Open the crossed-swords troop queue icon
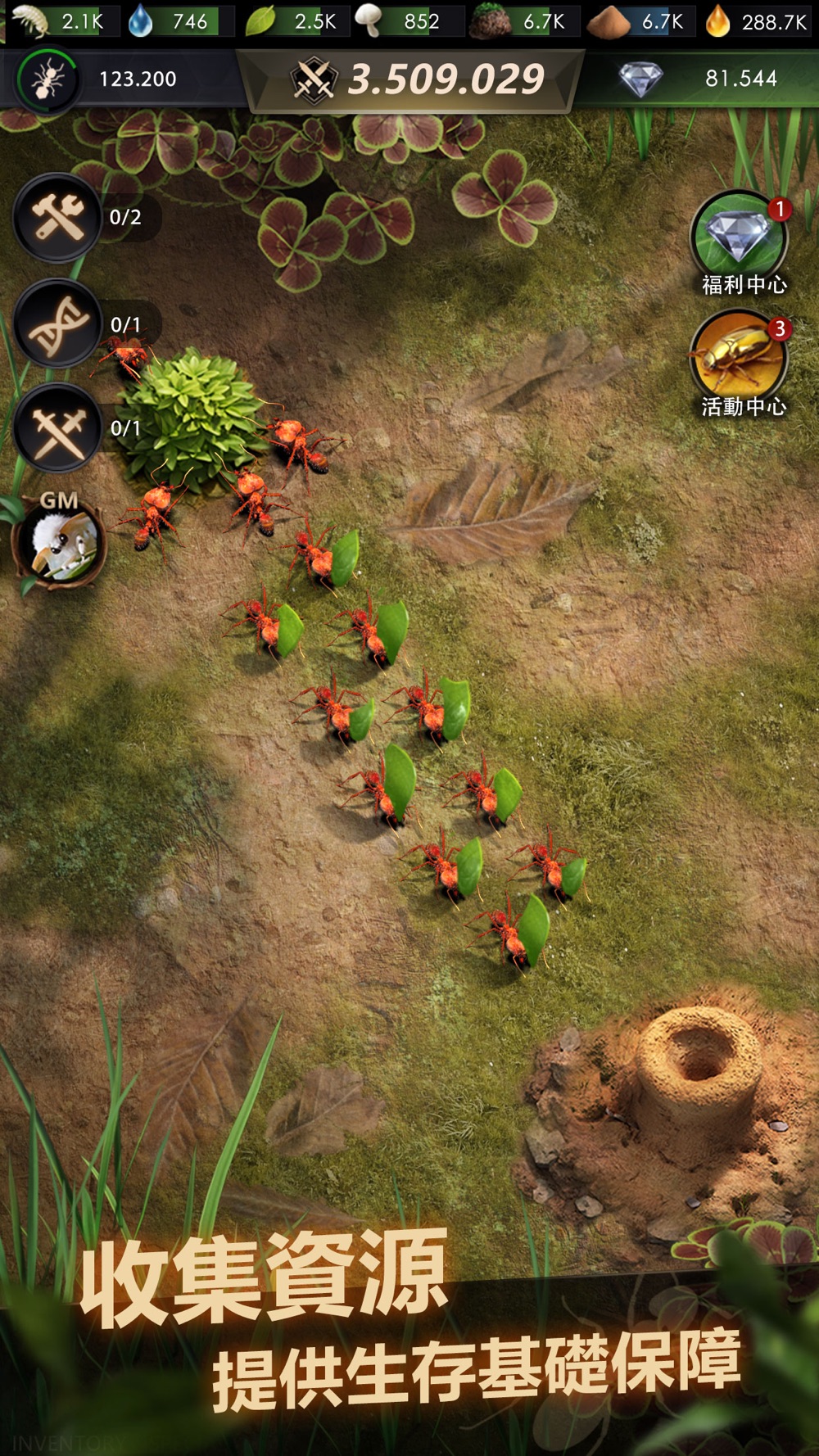The image size is (819, 1456). click(x=57, y=428)
